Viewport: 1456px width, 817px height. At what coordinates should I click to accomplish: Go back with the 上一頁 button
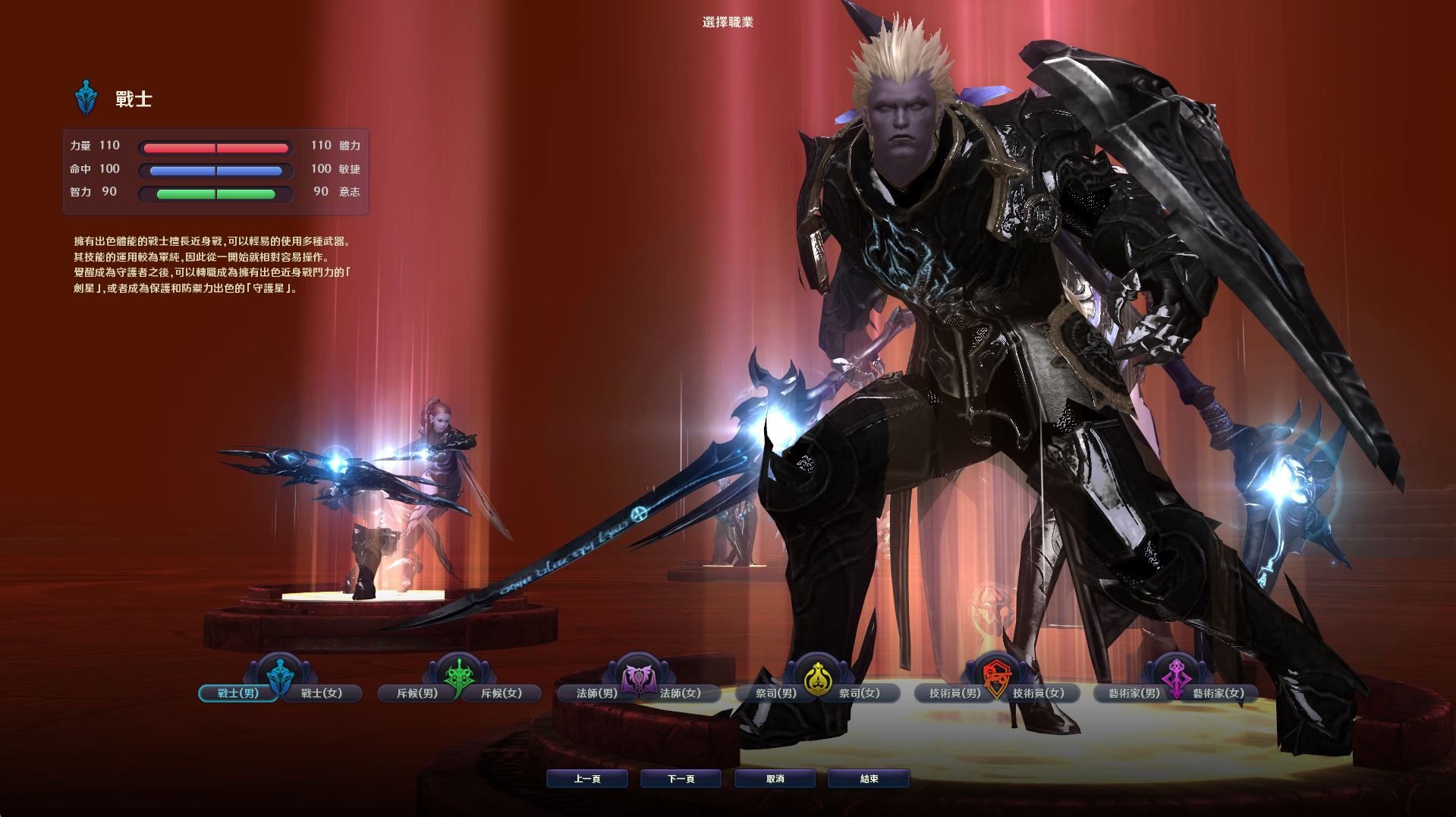(x=587, y=779)
